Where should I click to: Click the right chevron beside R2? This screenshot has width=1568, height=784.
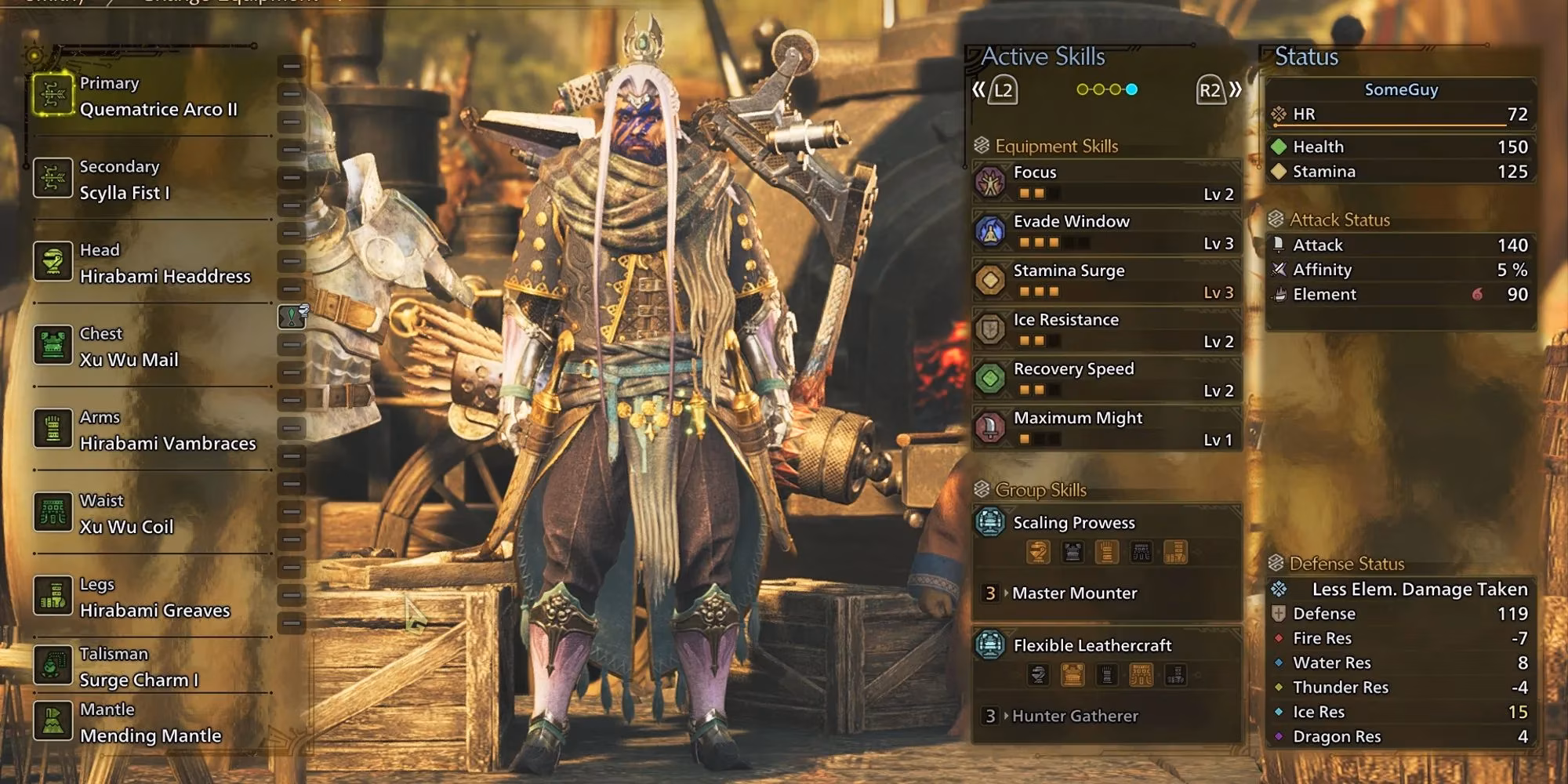[x=1235, y=91]
